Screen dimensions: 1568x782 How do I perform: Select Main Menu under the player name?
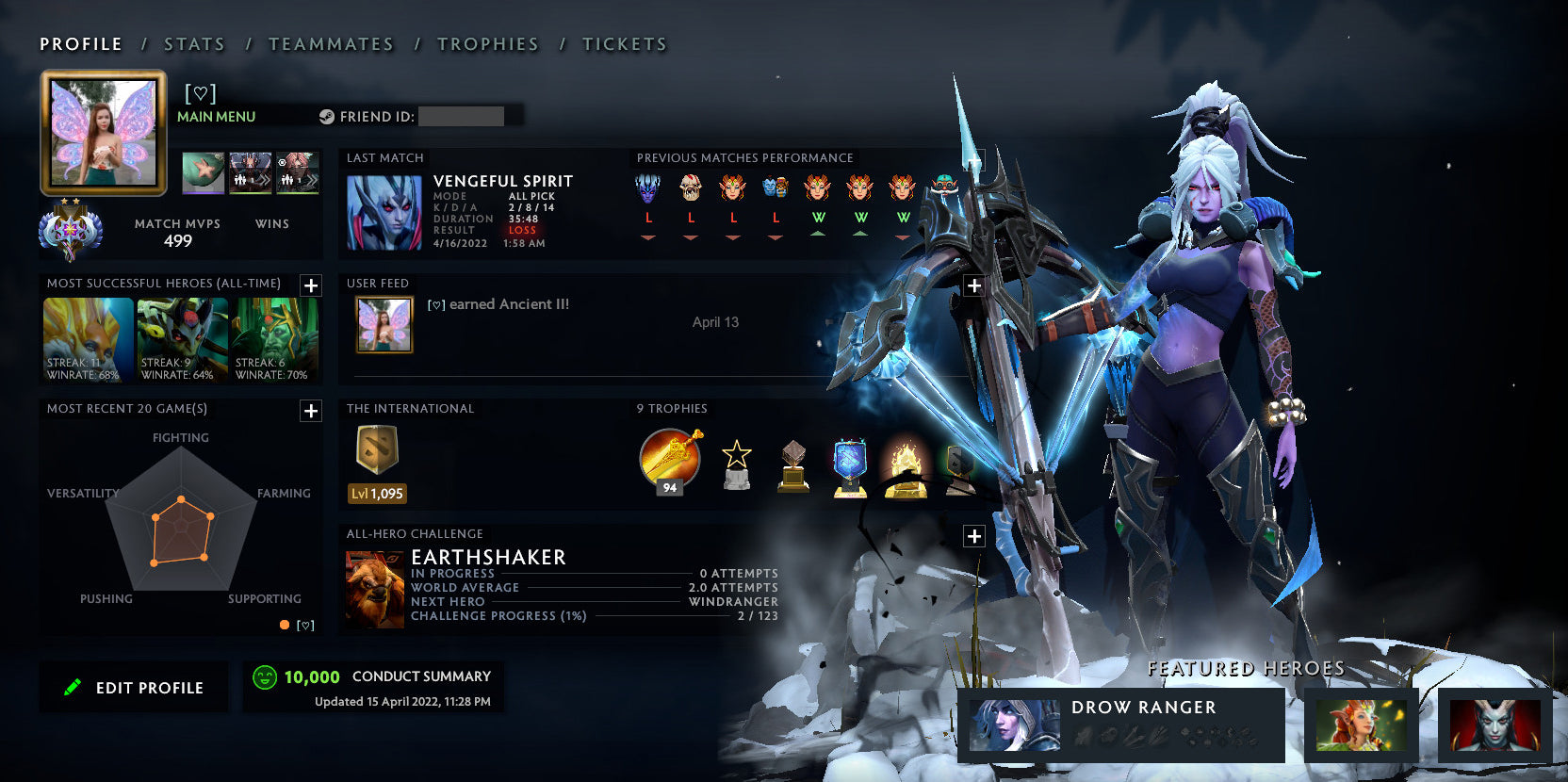pyautogui.click(x=215, y=116)
